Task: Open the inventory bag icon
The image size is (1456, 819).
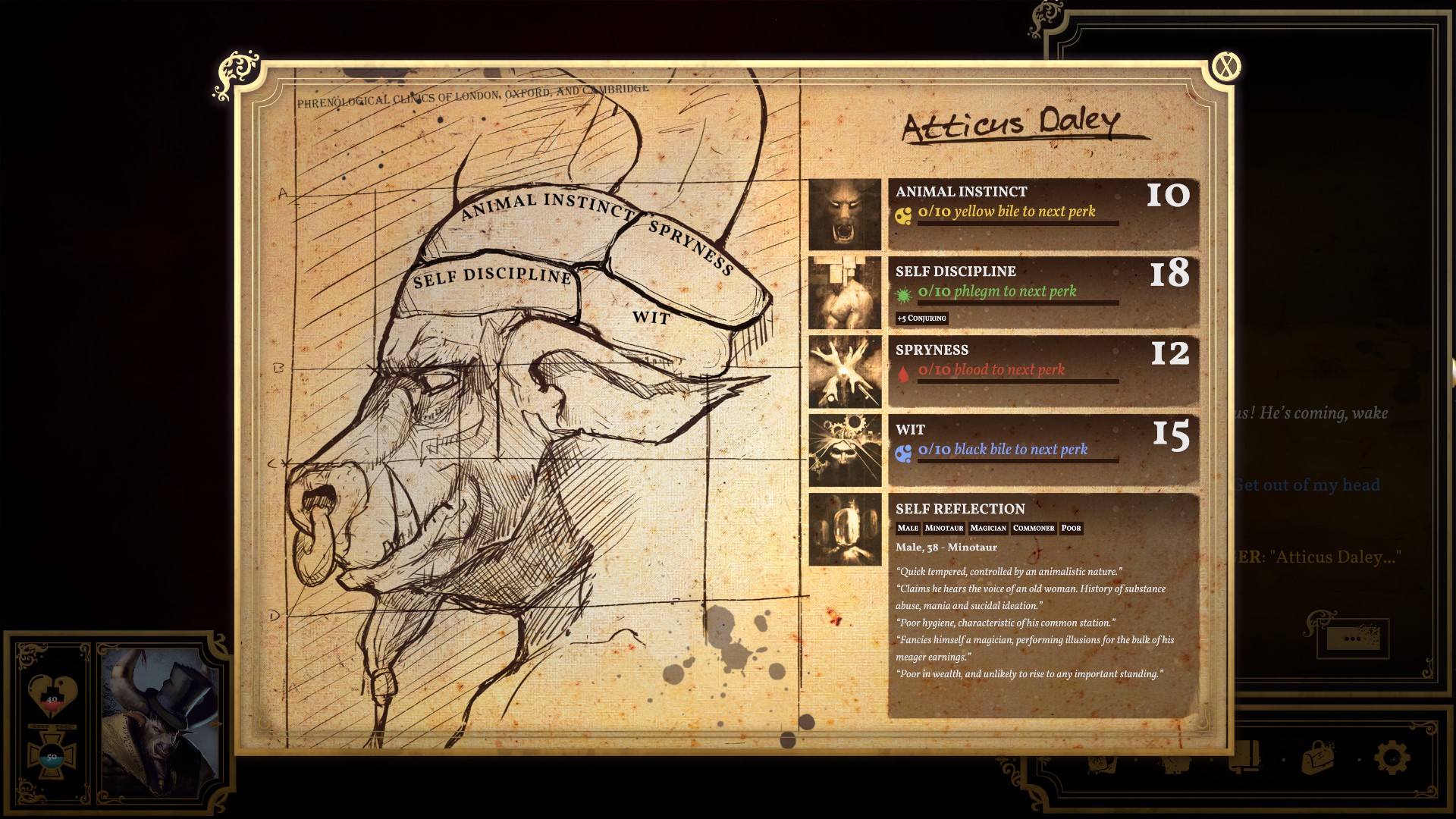Action: (1318, 757)
